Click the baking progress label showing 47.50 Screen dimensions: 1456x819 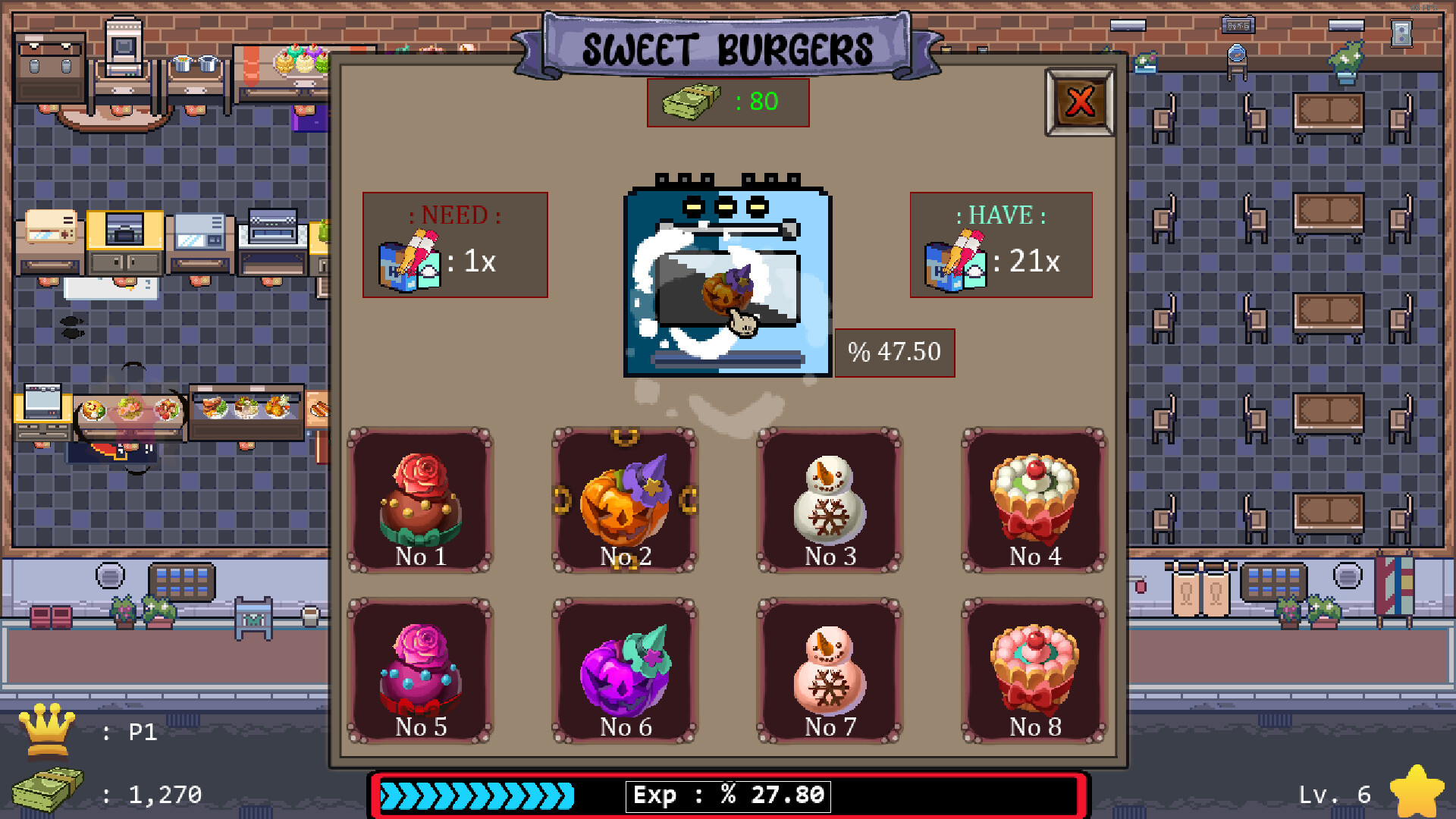tap(895, 352)
